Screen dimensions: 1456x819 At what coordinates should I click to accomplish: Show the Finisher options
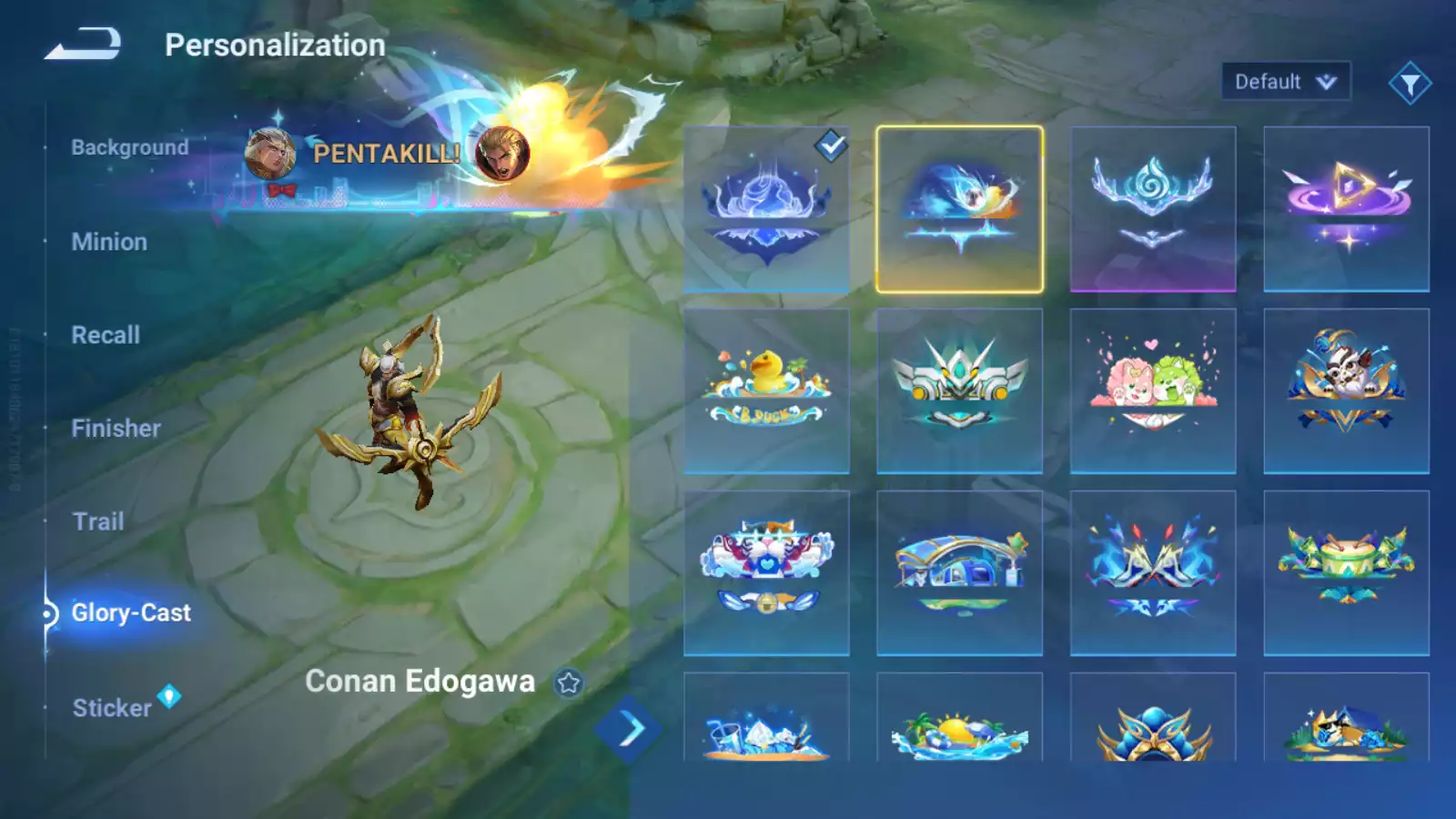coord(116,429)
